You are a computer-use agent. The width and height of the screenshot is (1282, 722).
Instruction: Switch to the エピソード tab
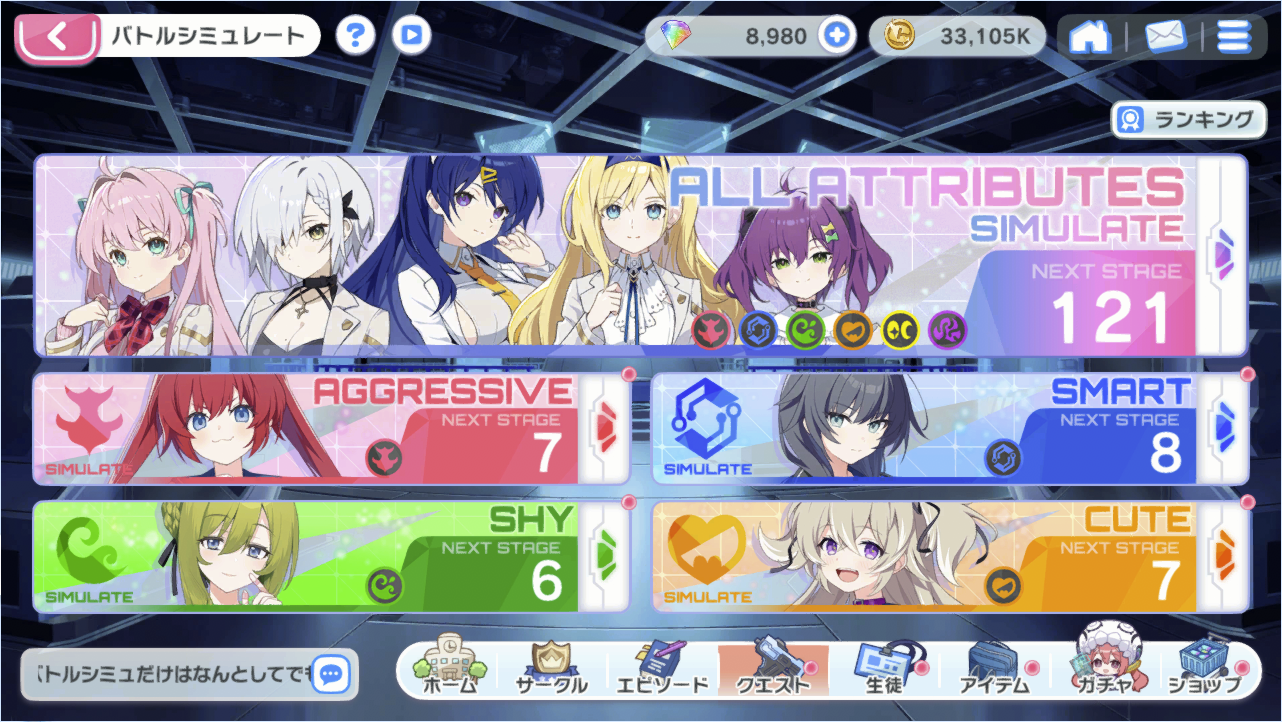pyautogui.click(x=661, y=669)
